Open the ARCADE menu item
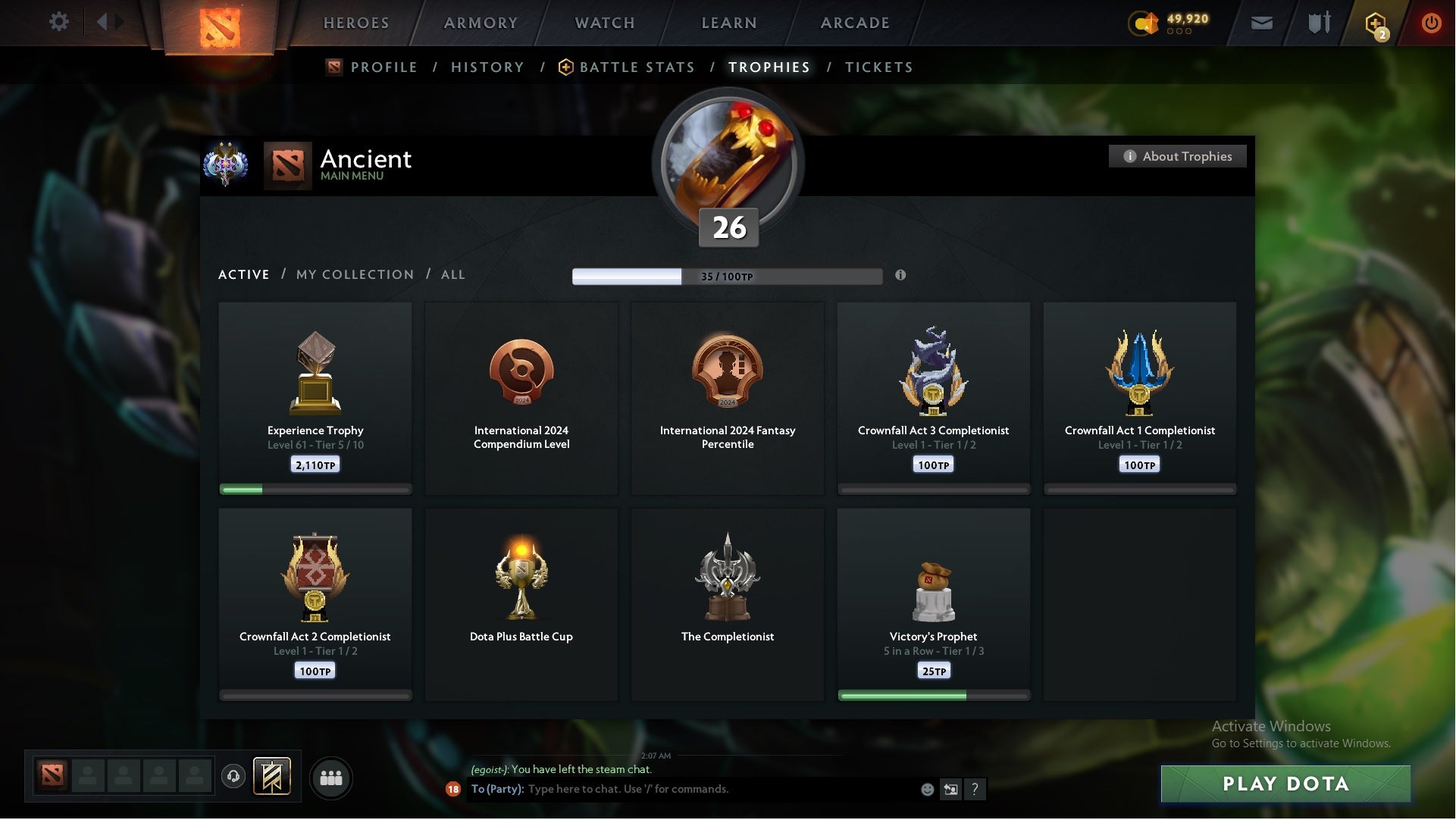The width and height of the screenshot is (1456, 820). click(x=854, y=23)
